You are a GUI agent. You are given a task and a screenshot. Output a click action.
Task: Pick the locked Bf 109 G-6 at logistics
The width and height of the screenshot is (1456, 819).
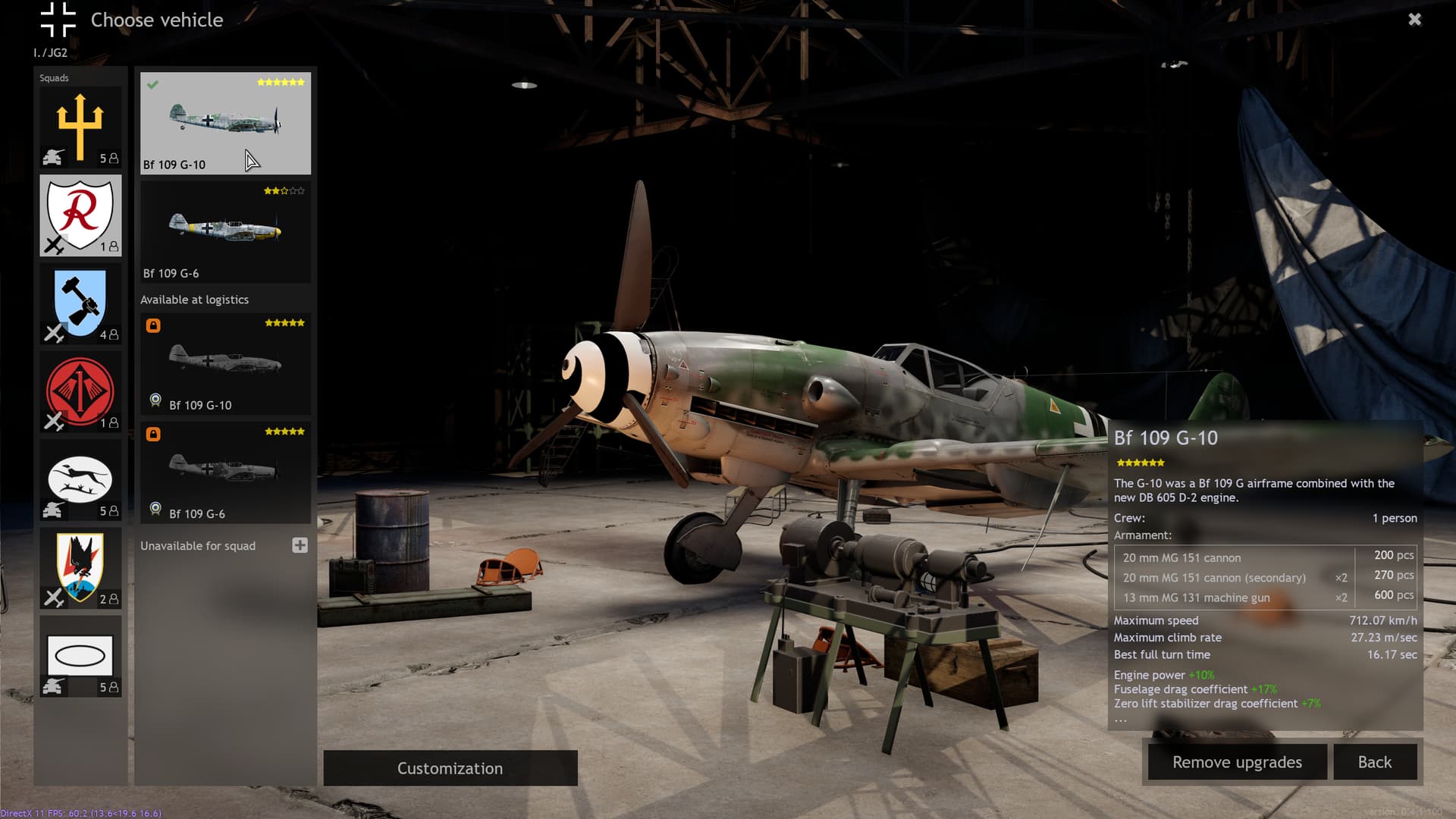pos(225,472)
